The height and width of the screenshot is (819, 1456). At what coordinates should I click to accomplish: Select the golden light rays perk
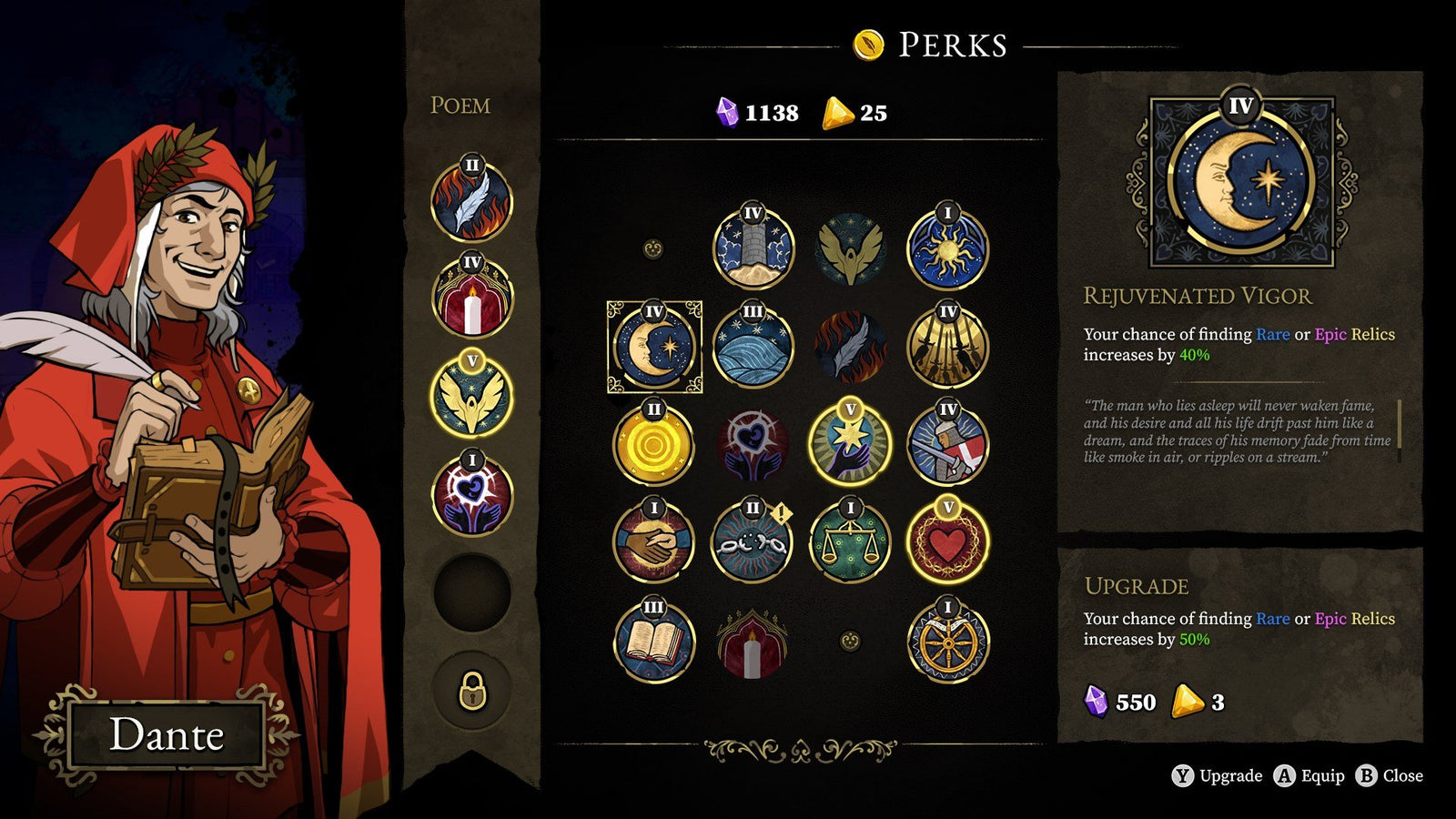point(949,347)
